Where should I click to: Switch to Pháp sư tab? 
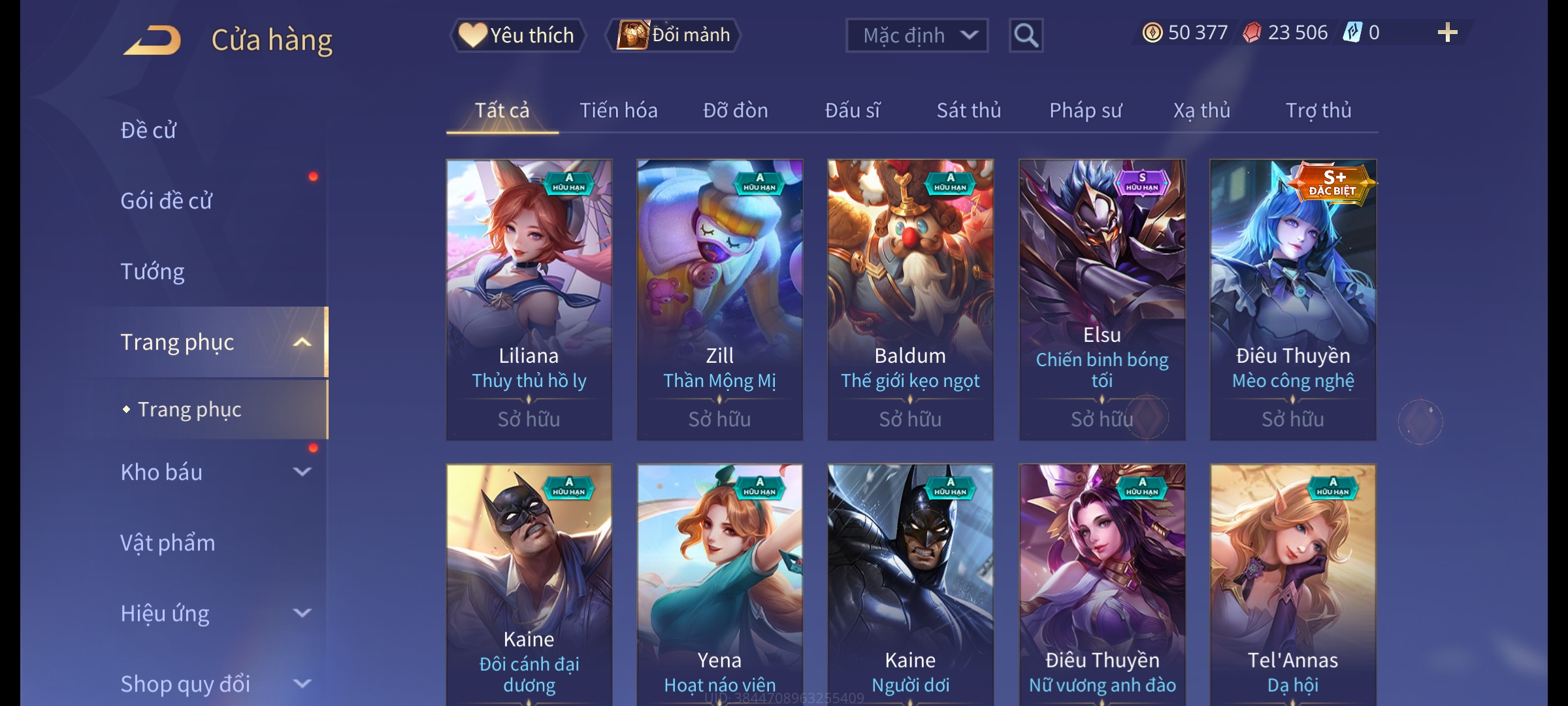click(x=1085, y=110)
